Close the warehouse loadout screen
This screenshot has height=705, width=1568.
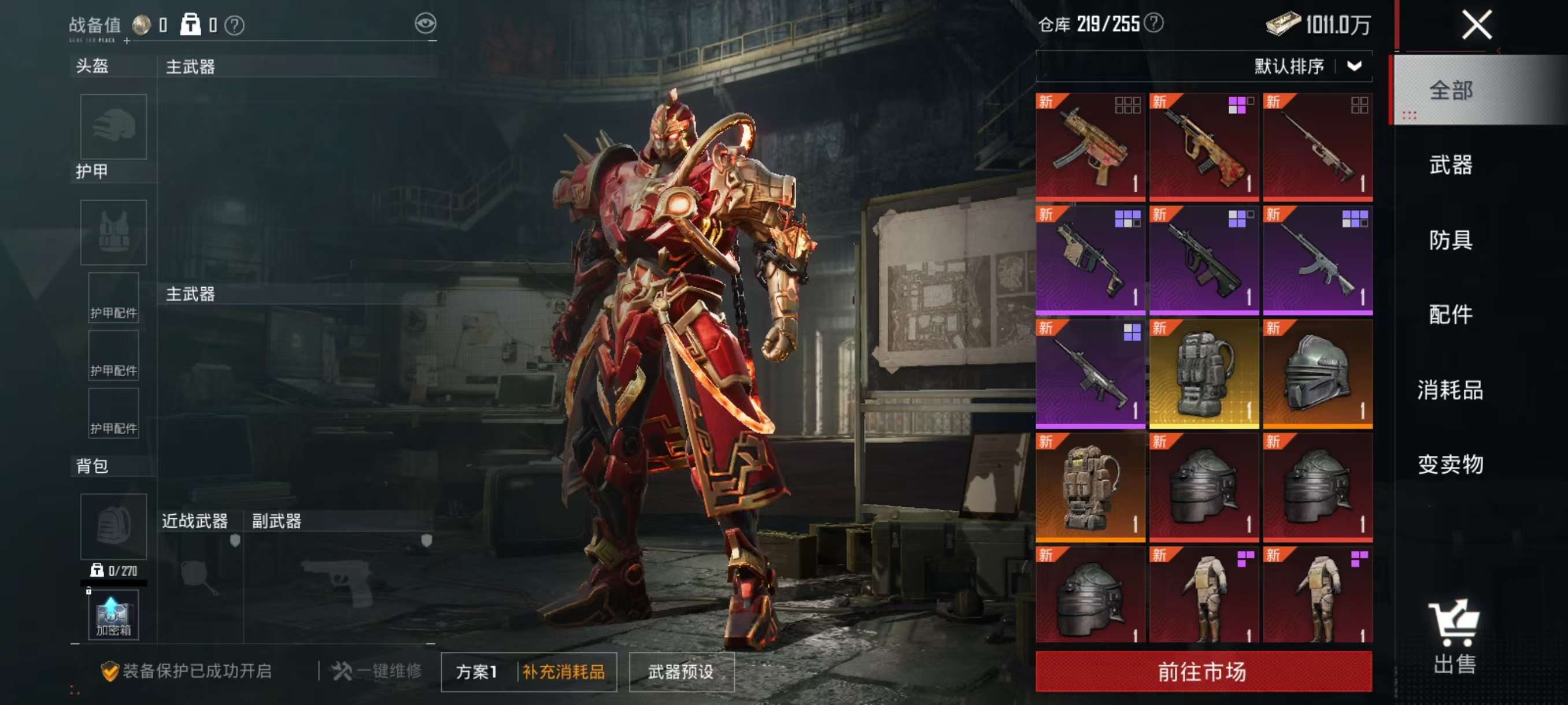click(1477, 25)
